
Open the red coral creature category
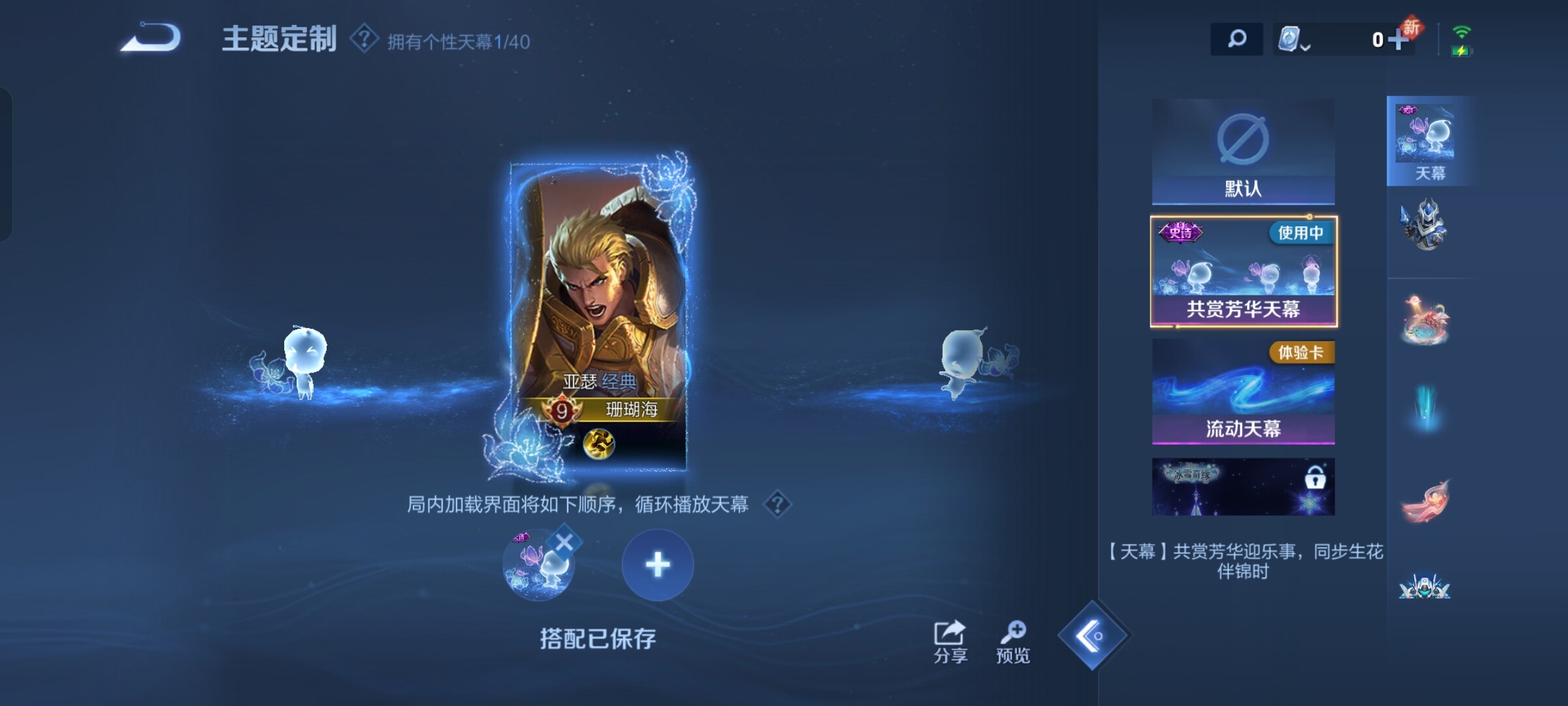tap(1424, 320)
